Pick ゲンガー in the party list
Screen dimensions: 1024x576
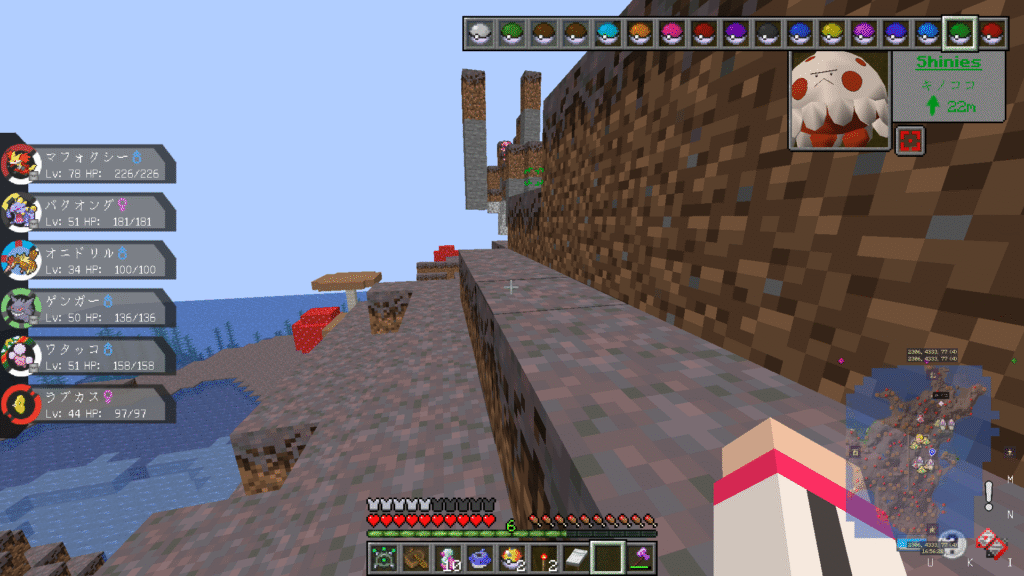(x=90, y=308)
